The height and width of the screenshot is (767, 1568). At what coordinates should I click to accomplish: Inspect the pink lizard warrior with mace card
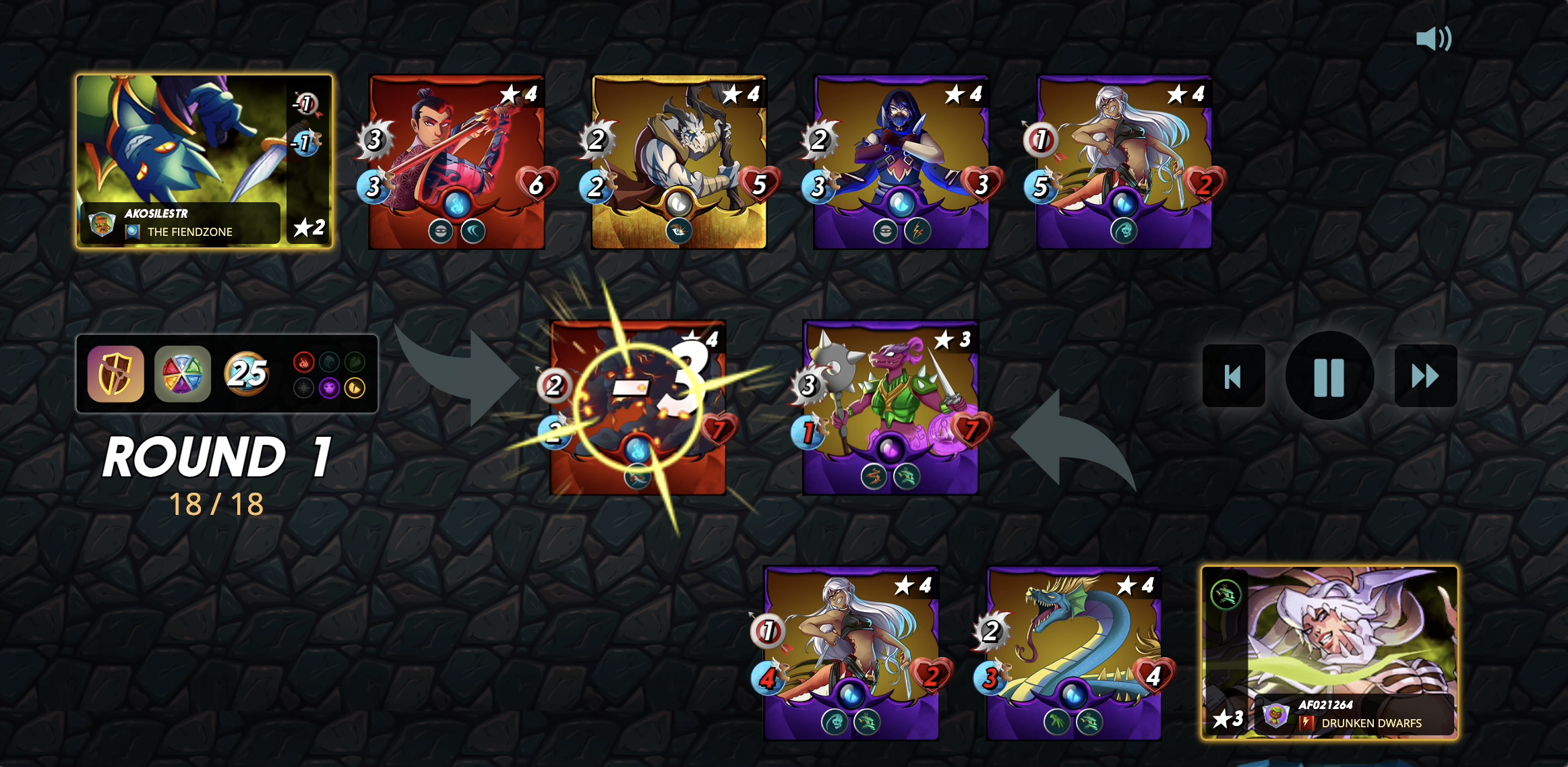890,407
